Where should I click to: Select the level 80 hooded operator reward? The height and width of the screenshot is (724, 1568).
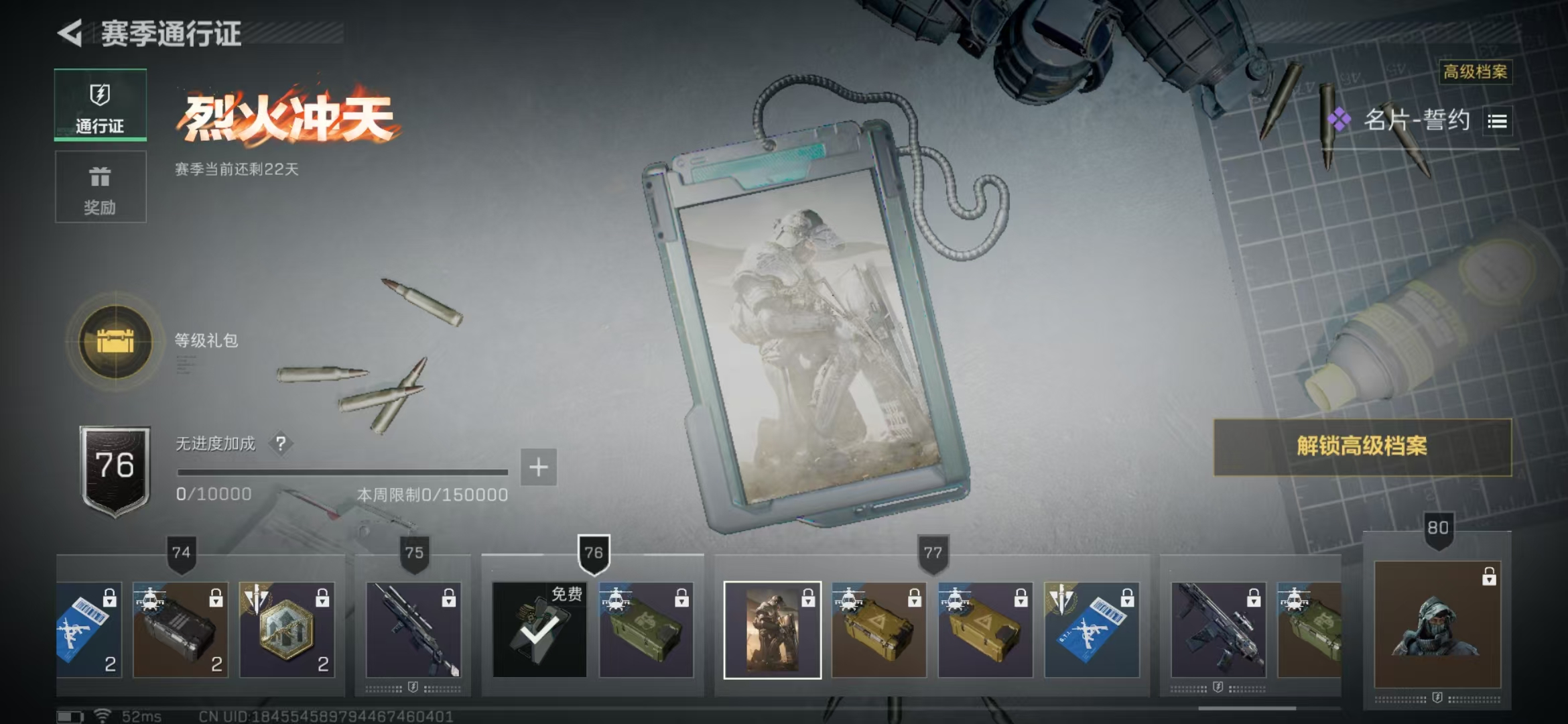1437,625
